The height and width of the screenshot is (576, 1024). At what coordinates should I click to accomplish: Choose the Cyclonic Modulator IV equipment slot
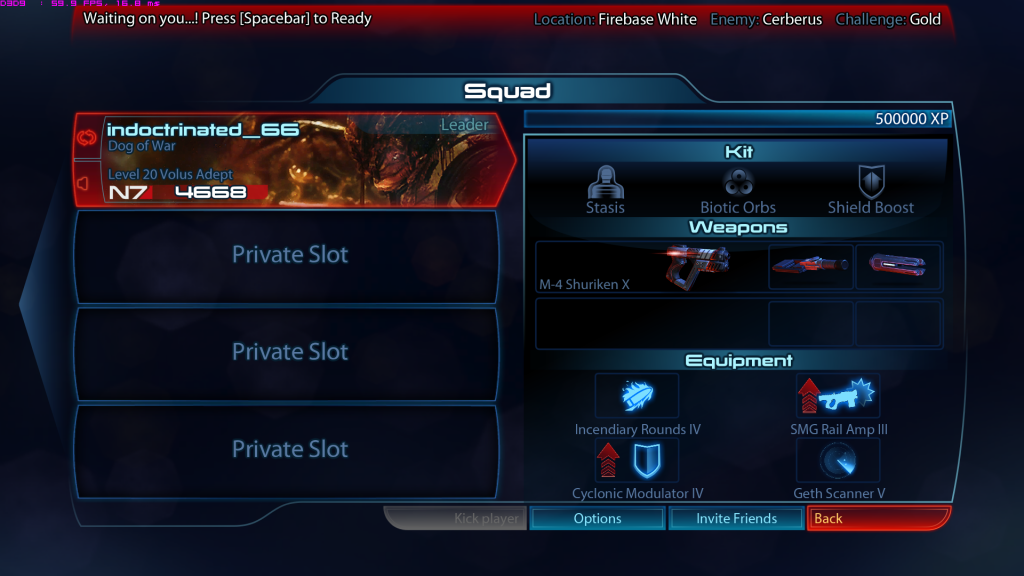pos(637,460)
